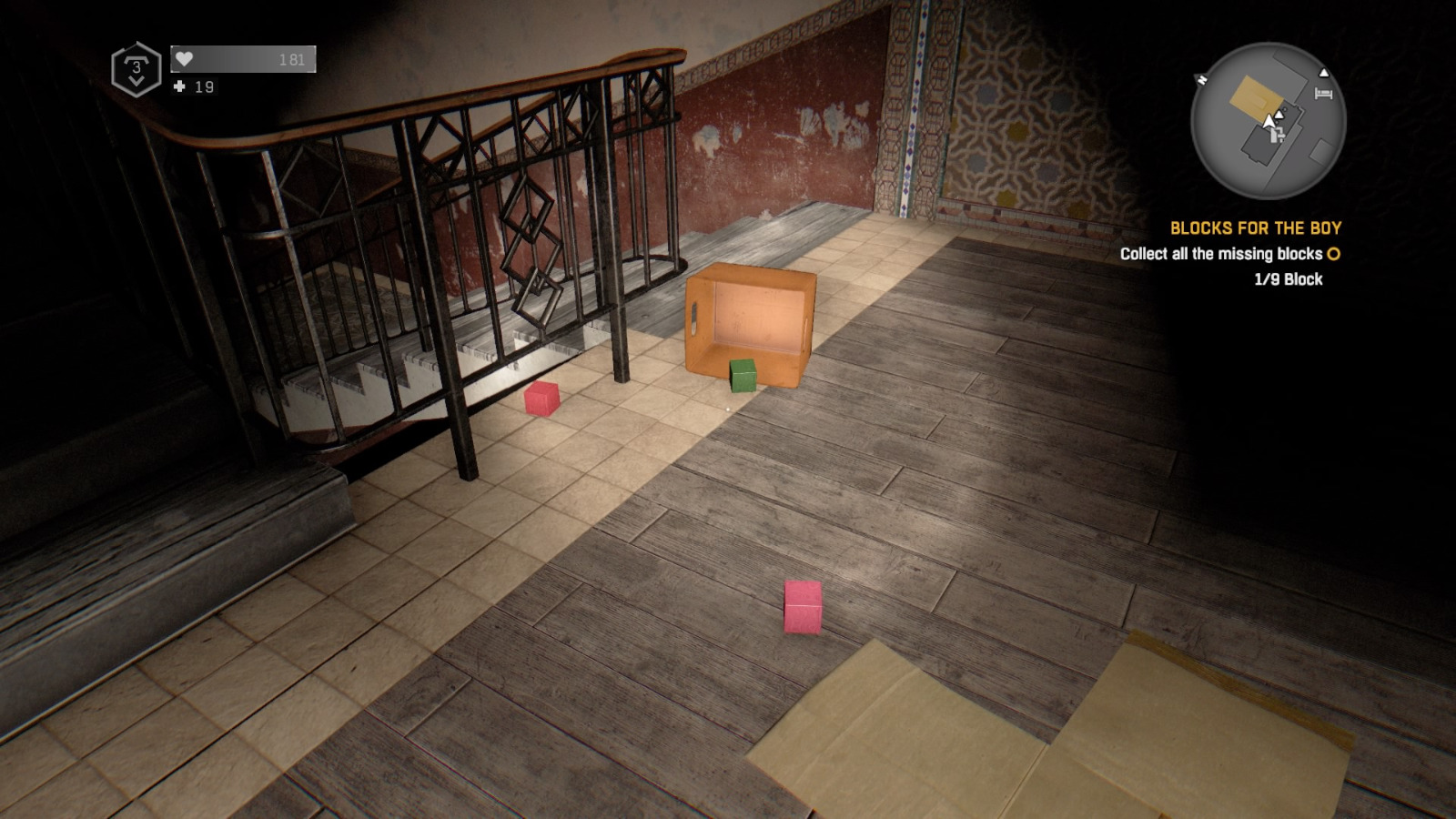1456x819 pixels.
Task: Click the north compass marker on the minimap
Action: pyautogui.click(x=1202, y=79)
